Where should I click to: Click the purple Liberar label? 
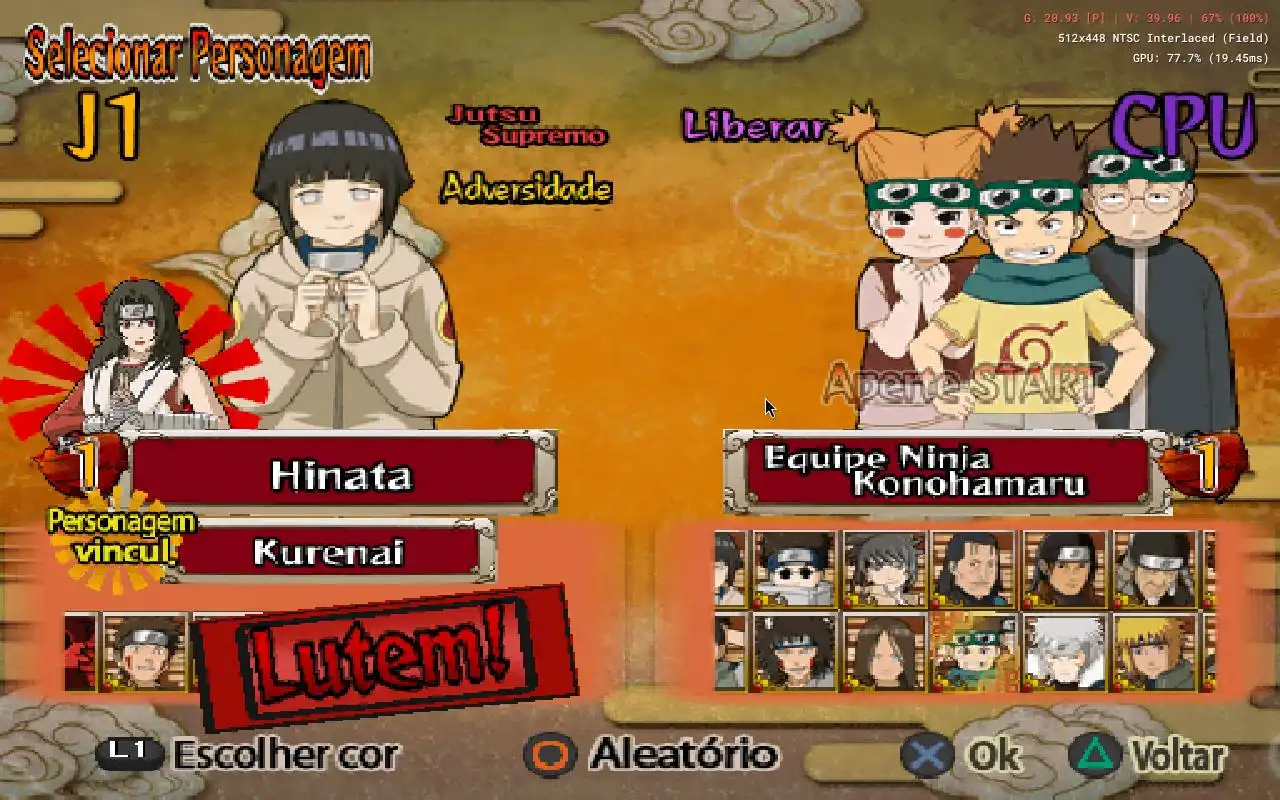point(755,126)
